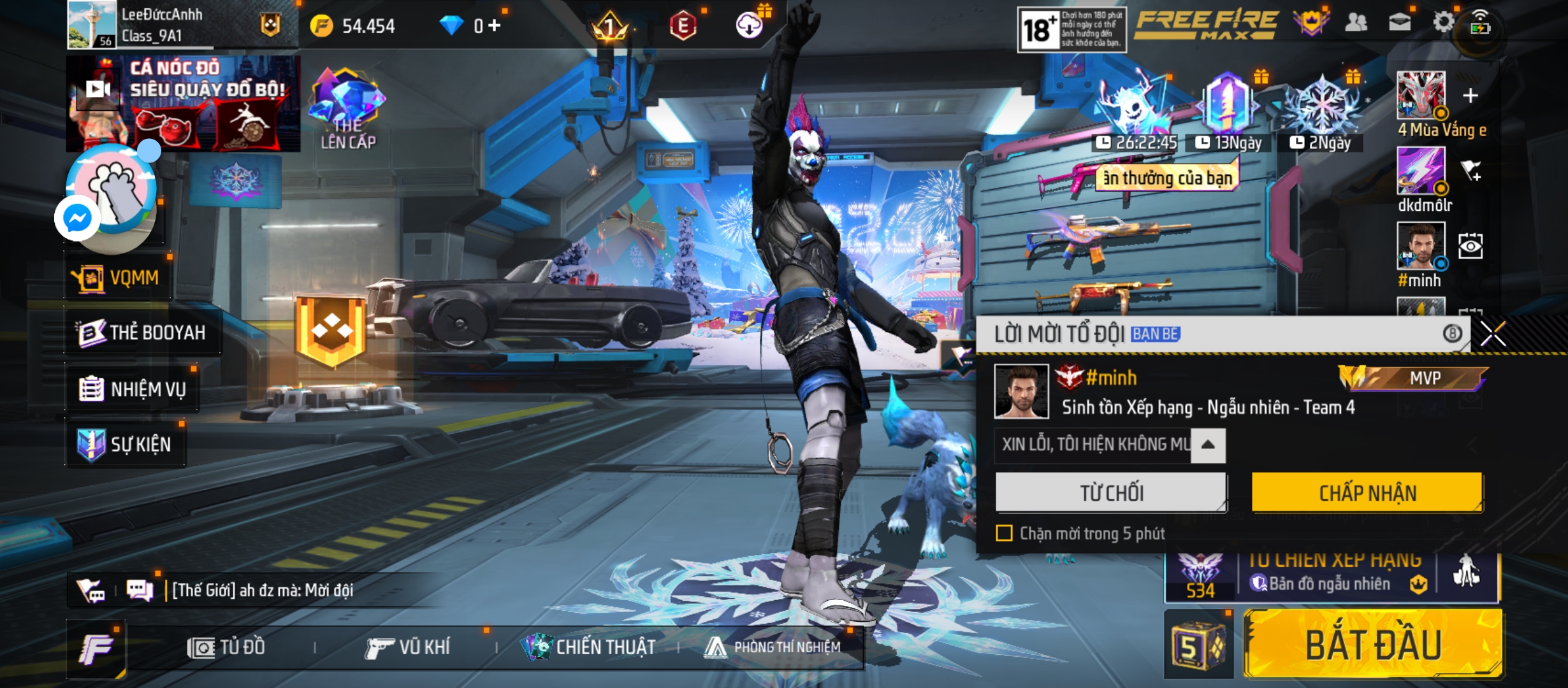Tap the Messenger chat head bubble

click(x=77, y=219)
